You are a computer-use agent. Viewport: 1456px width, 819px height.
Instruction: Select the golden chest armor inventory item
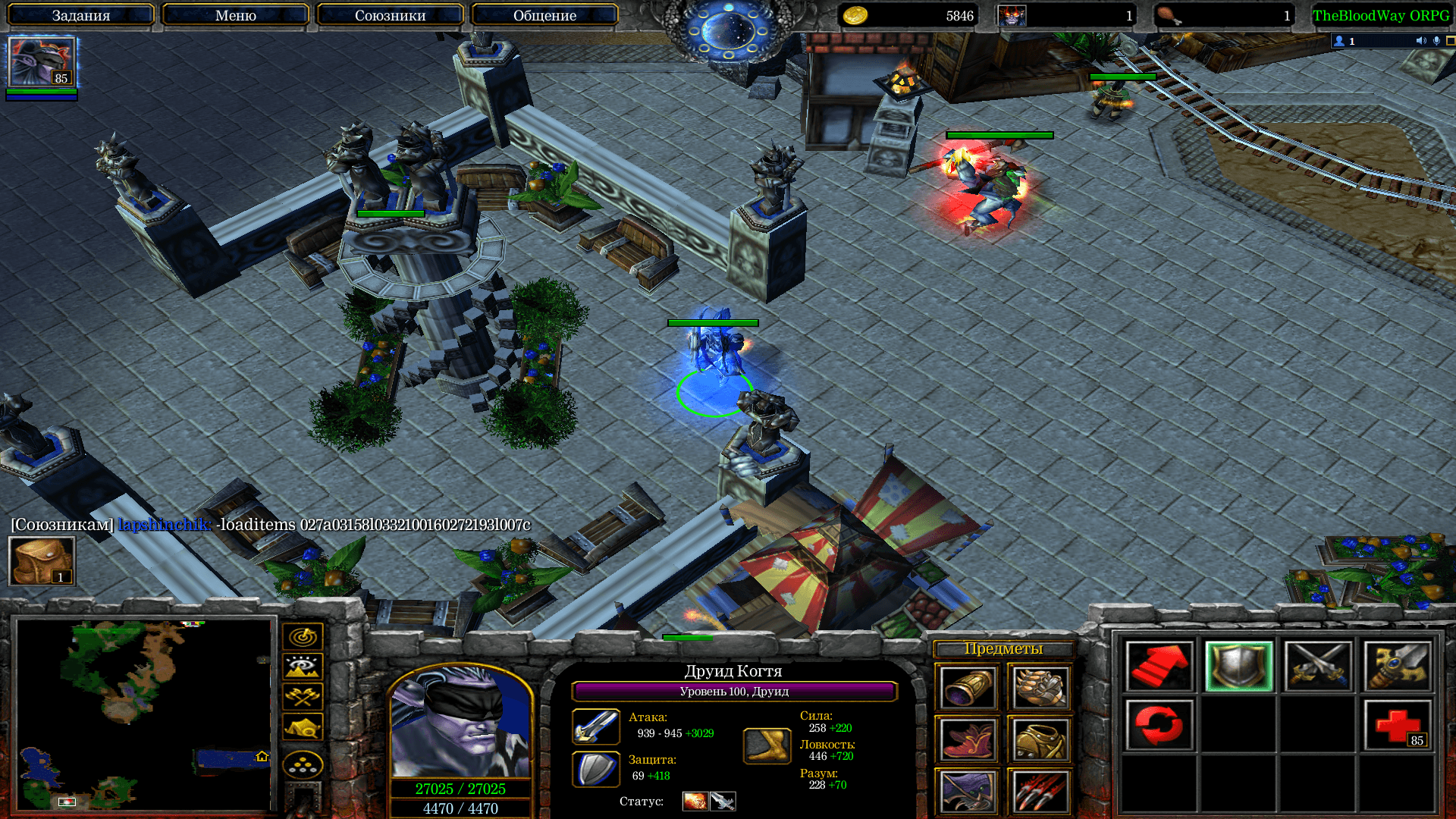click(1040, 739)
